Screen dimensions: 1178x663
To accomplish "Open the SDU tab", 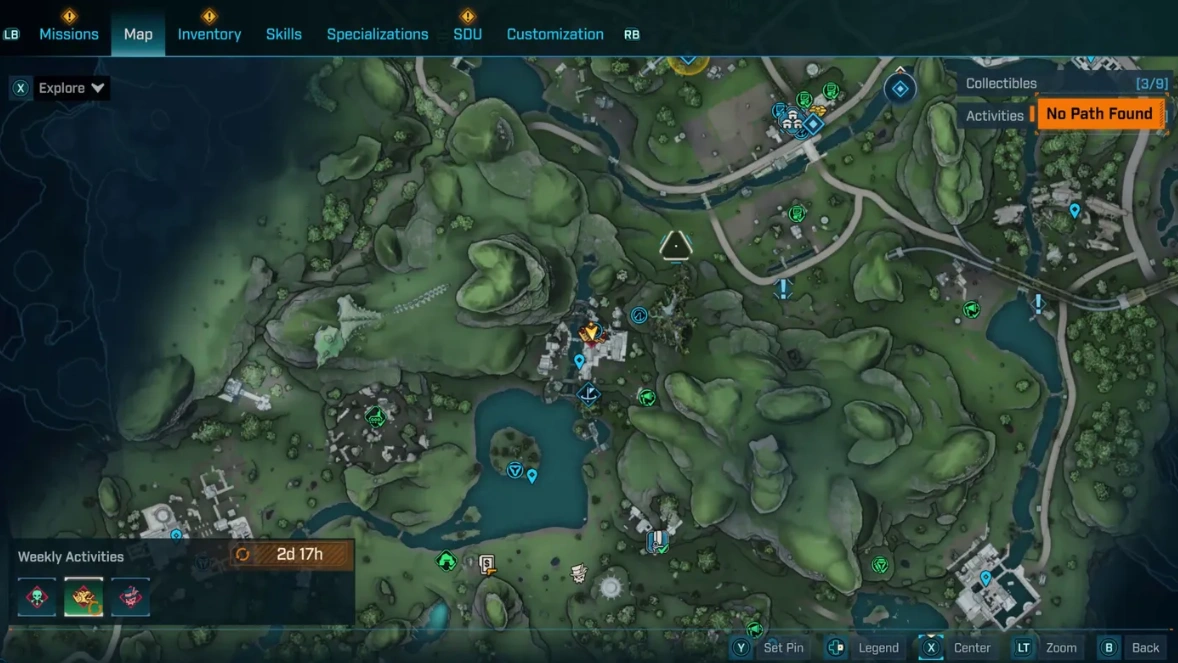I will click(x=467, y=34).
